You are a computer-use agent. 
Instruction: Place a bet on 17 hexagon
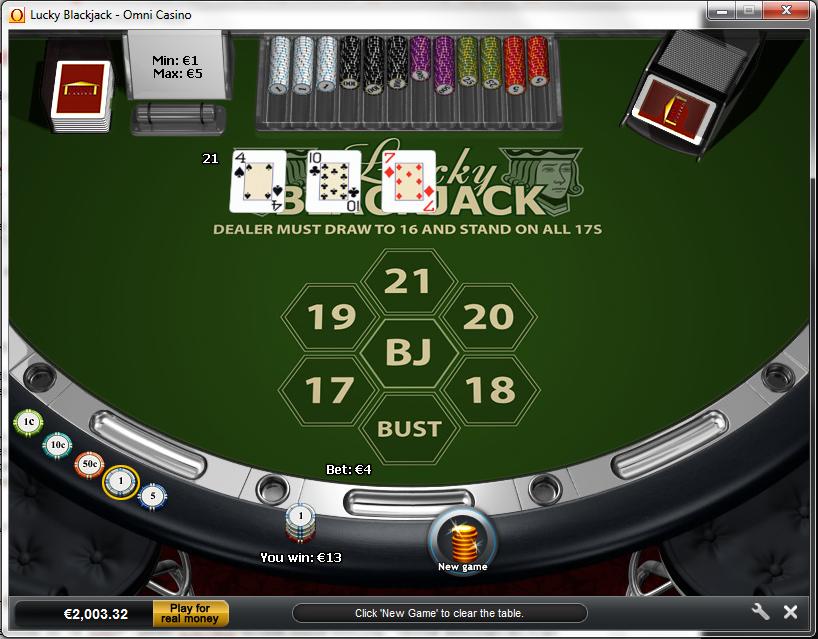330,390
